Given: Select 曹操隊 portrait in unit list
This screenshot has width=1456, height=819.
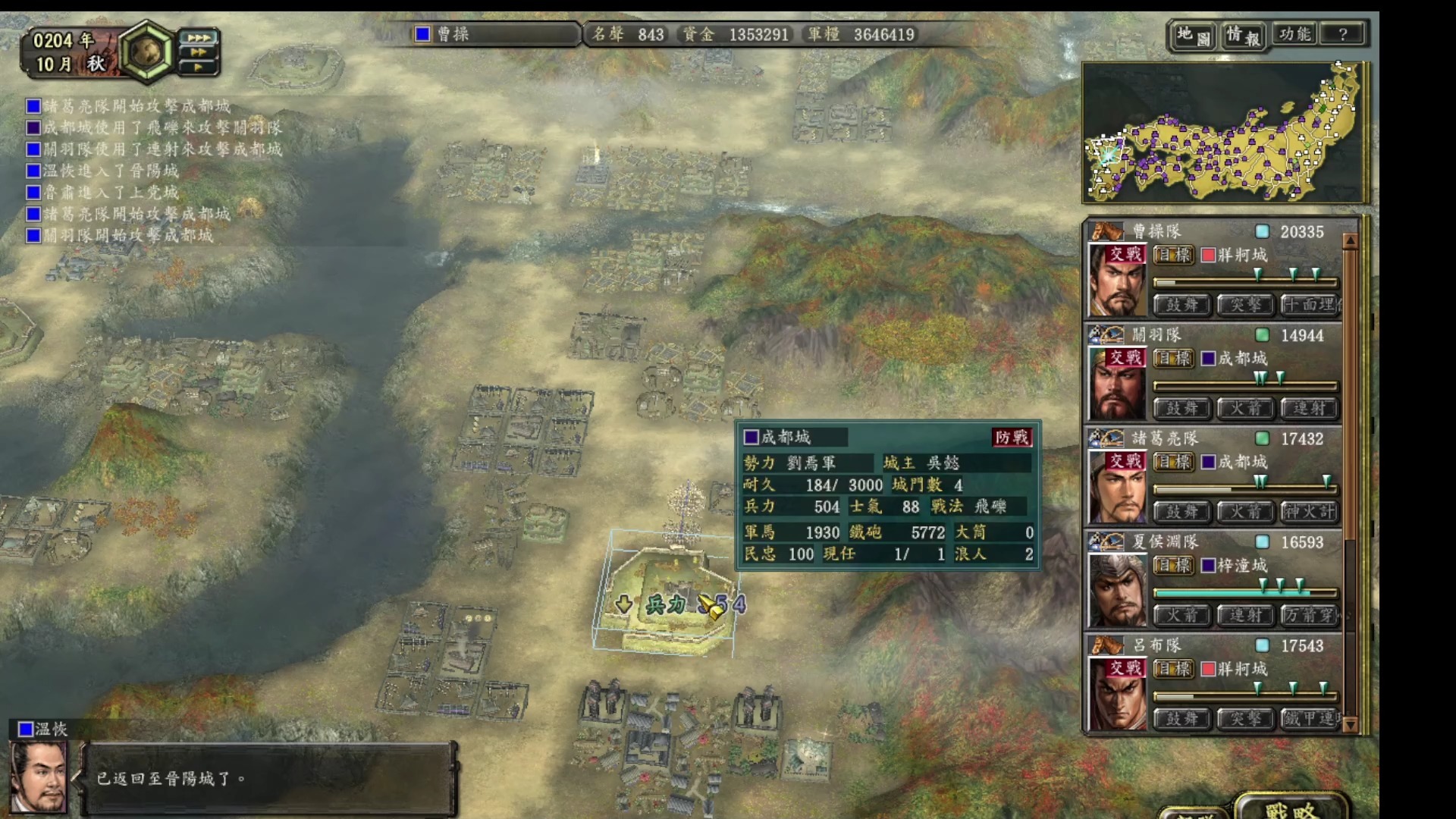Looking at the screenshot, I should tap(1116, 279).
